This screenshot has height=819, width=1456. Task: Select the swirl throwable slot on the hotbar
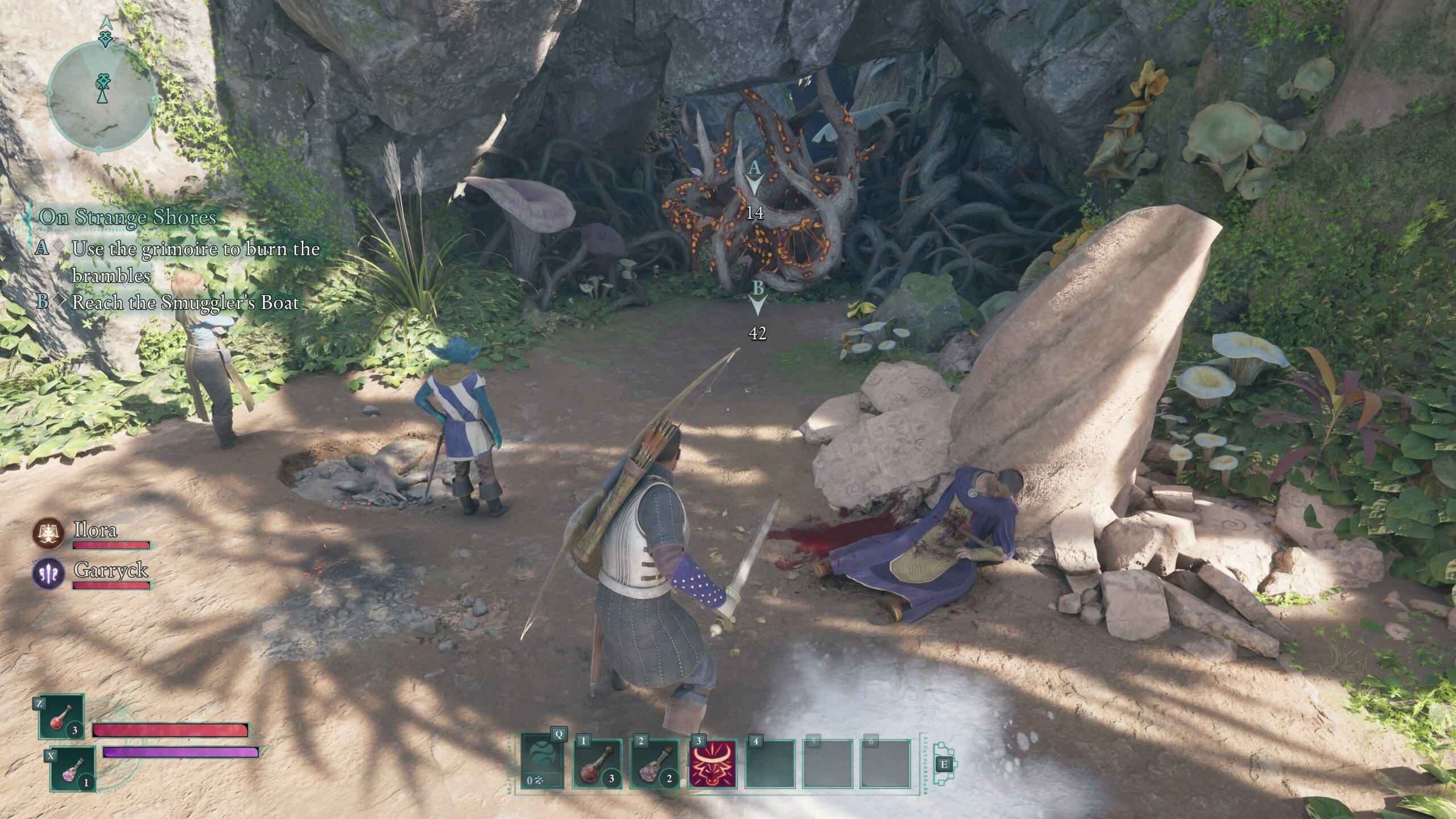coord(542,763)
